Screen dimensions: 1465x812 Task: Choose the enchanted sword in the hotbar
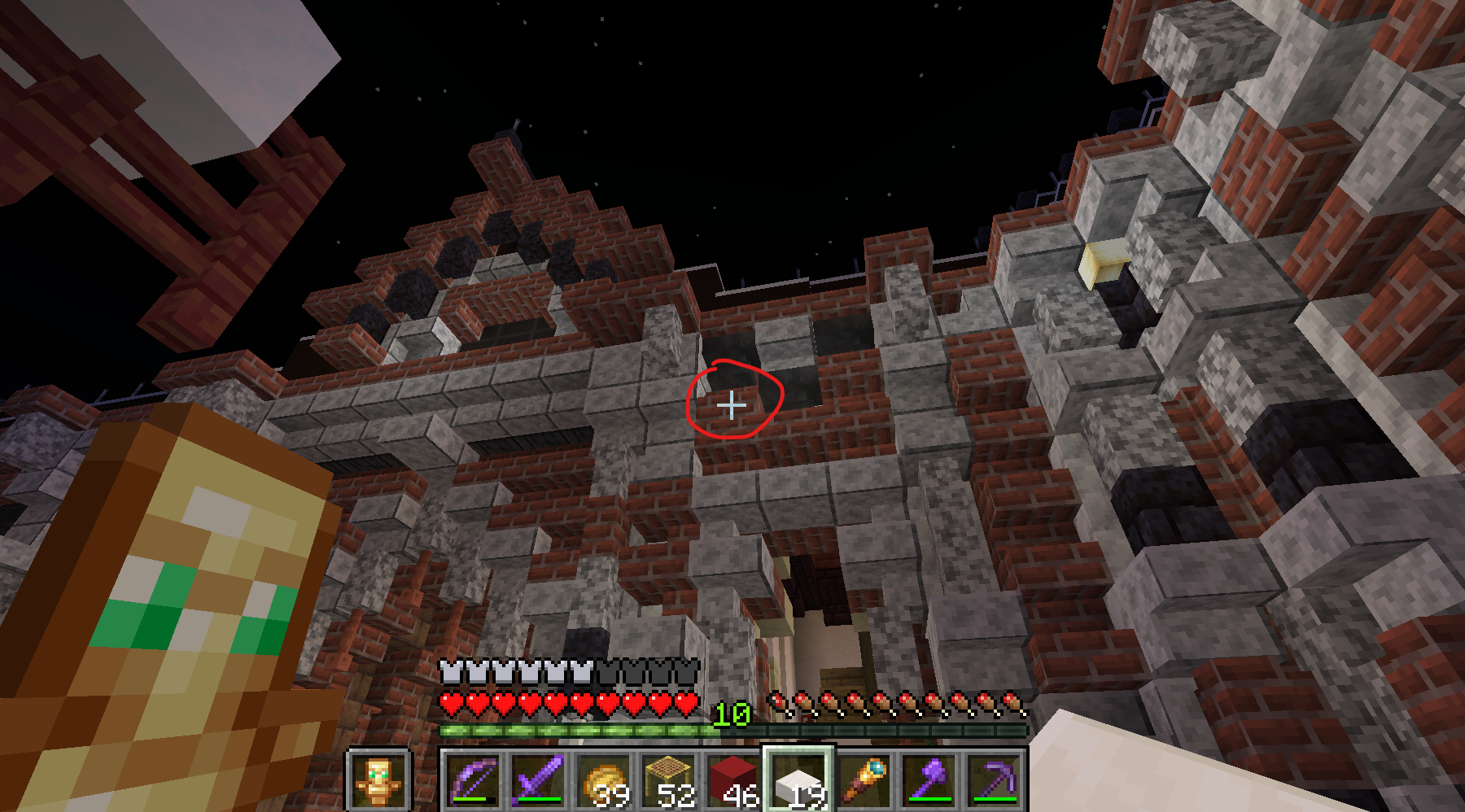click(538, 780)
